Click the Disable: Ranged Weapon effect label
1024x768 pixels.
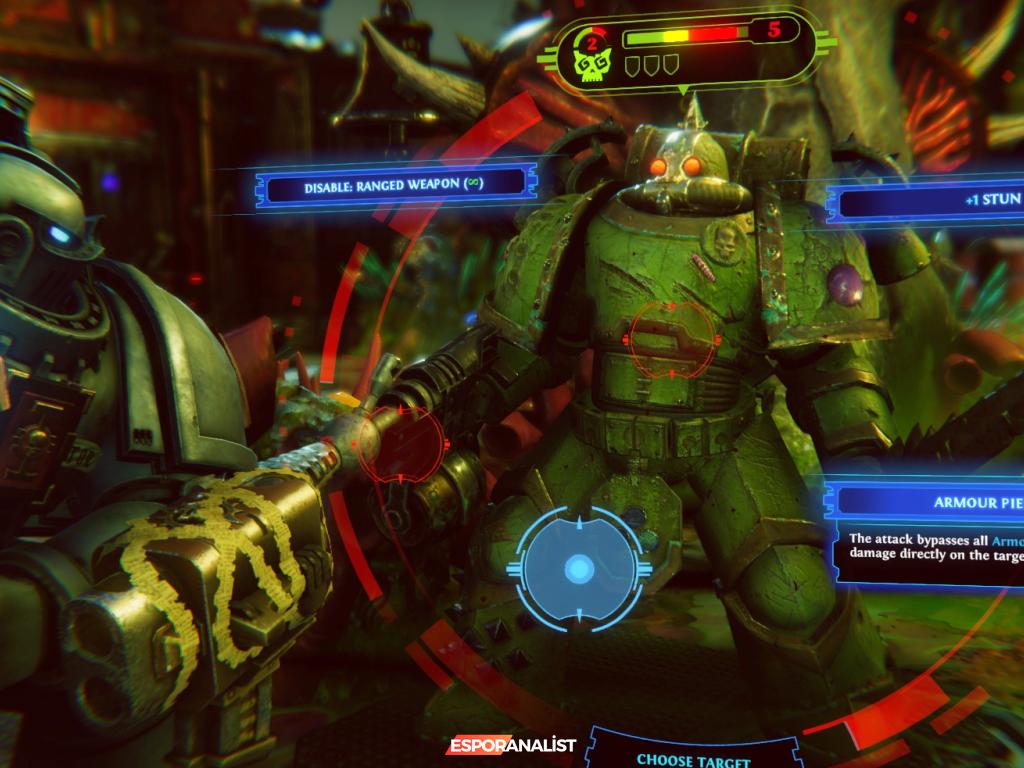click(x=391, y=185)
